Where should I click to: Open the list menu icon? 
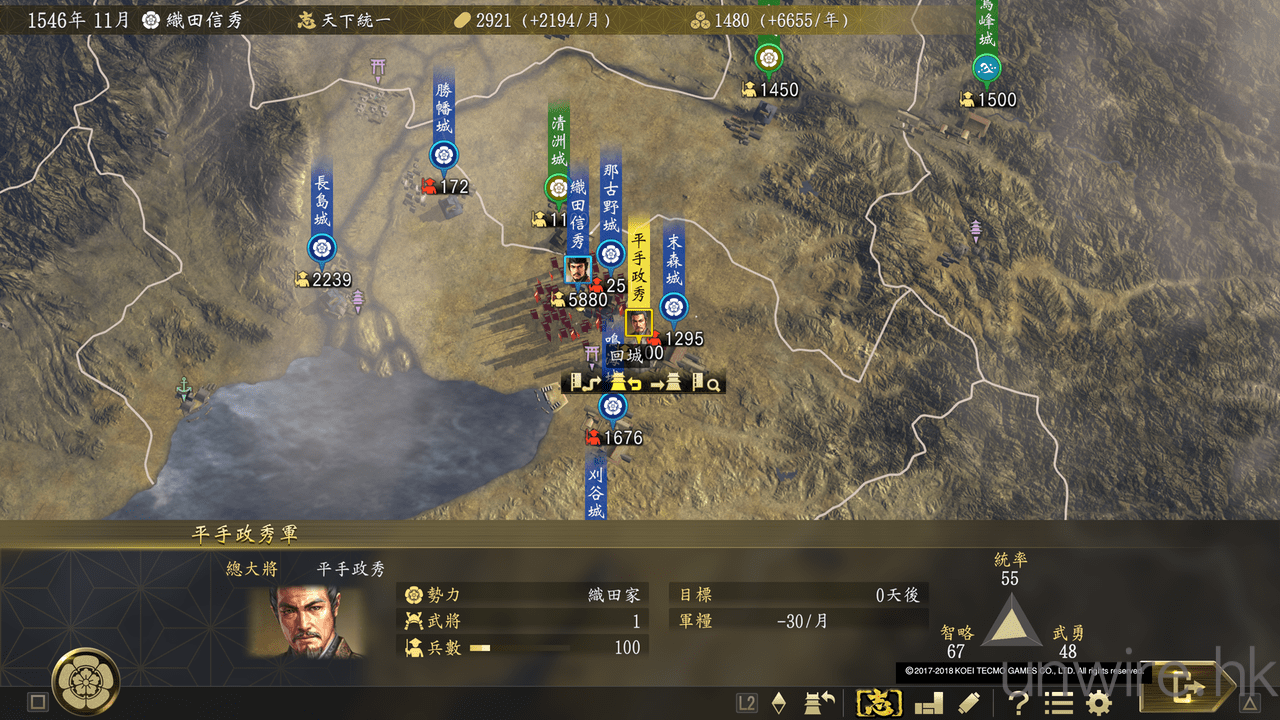pos(1059,703)
